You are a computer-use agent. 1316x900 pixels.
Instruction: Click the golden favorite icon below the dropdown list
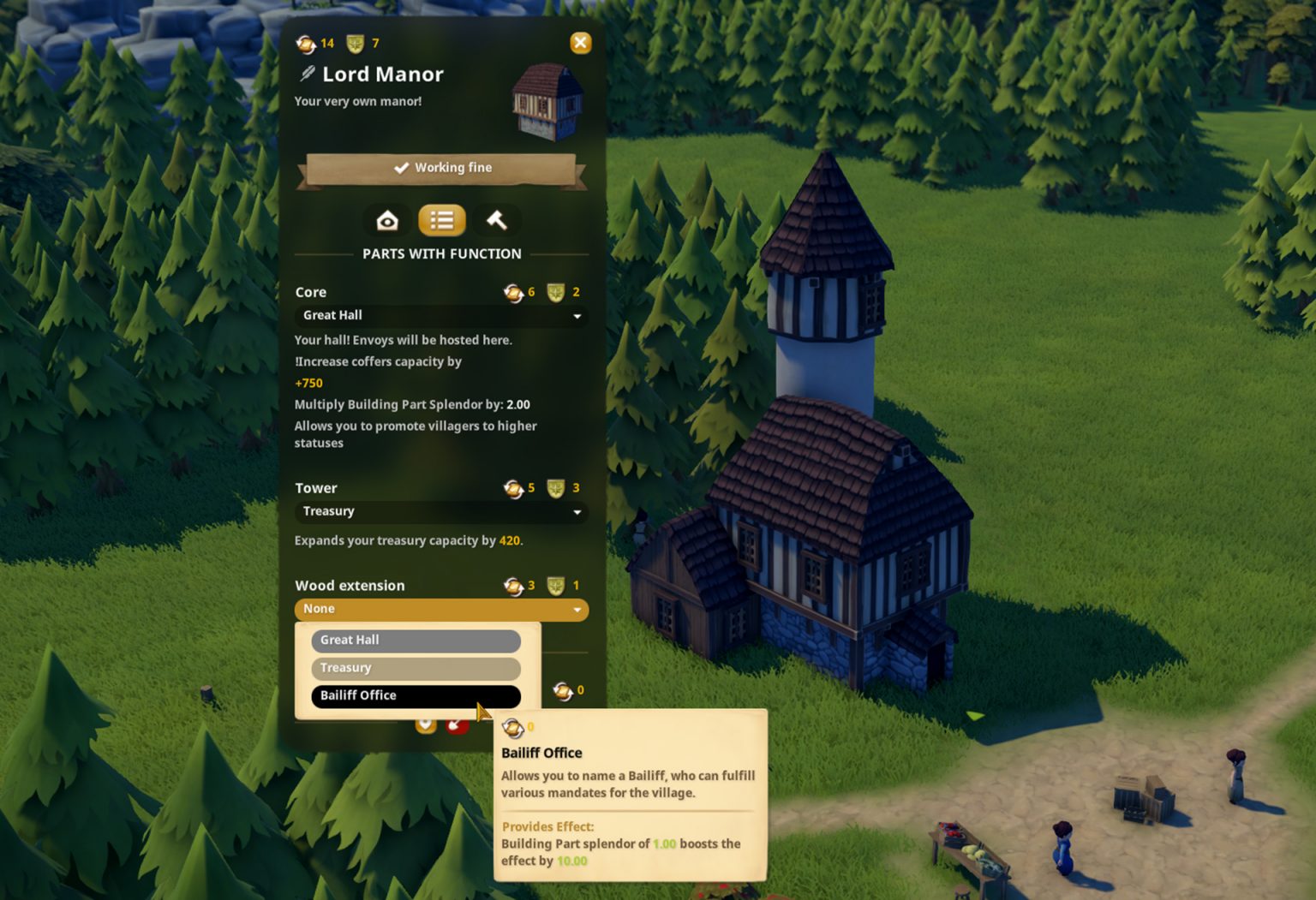(426, 726)
